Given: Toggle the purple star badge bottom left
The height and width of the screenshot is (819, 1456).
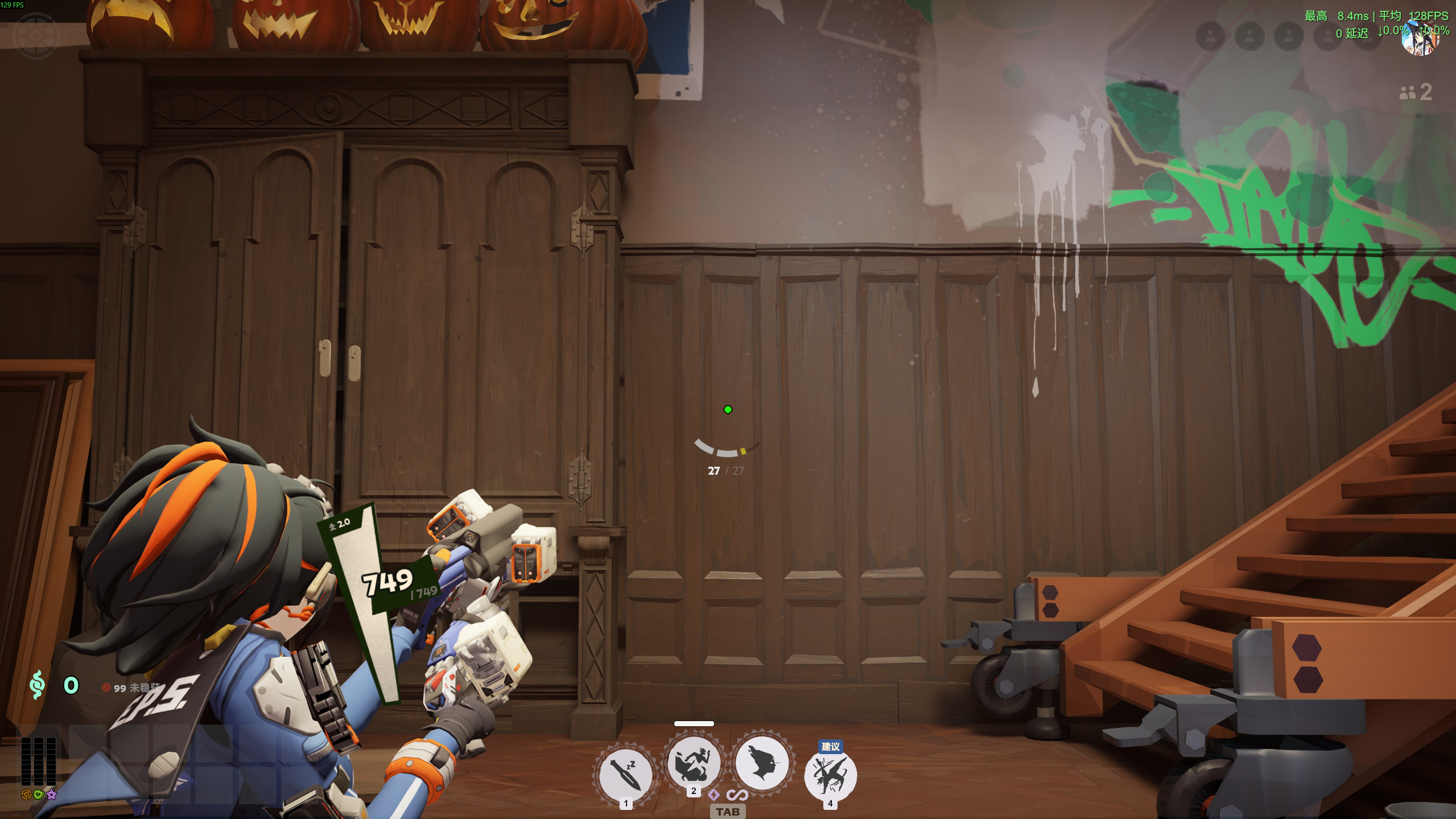Looking at the screenshot, I should pyautogui.click(x=51, y=796).
